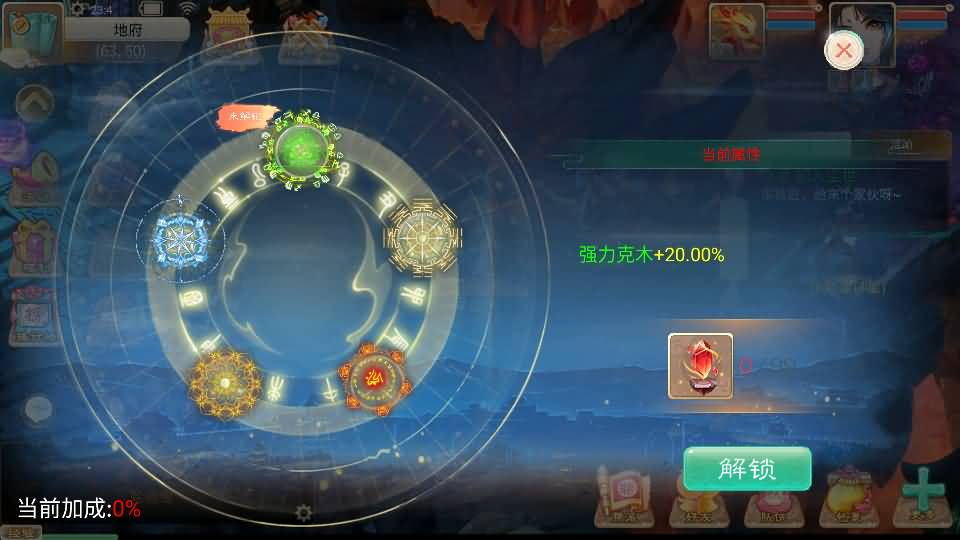The width and height of the screenshot is (960, 540).
Task: Close the five elements panel
Action: pos(844,51)
